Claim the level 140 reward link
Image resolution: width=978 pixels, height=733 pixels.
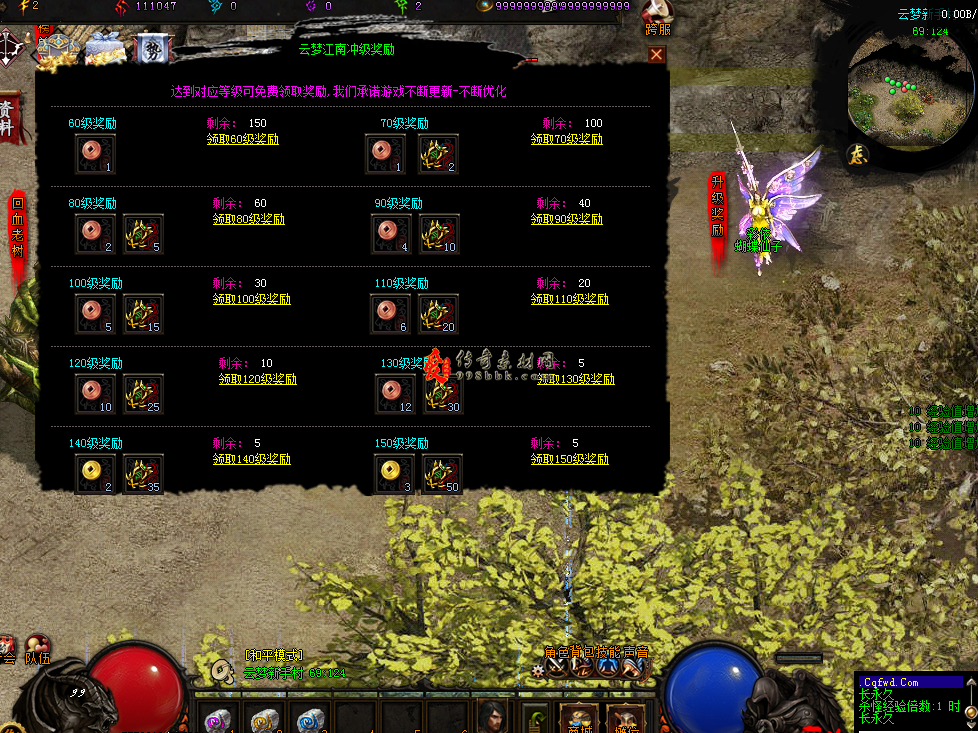tap(252, 459)
